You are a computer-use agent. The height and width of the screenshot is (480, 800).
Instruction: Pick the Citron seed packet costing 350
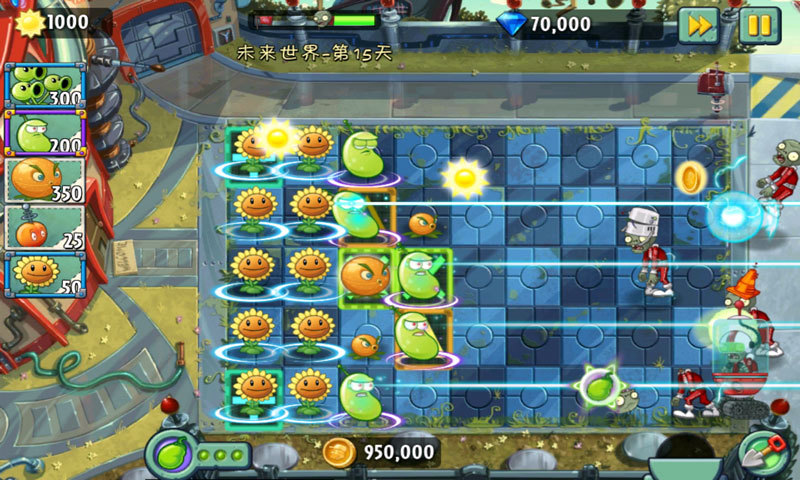point(44,179)
